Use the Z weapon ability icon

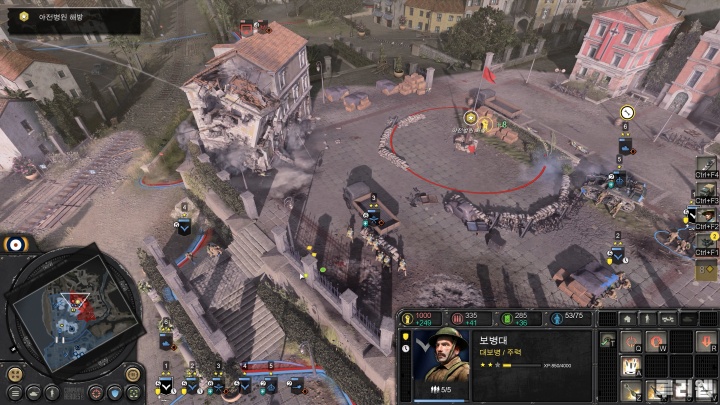(632, 389)
